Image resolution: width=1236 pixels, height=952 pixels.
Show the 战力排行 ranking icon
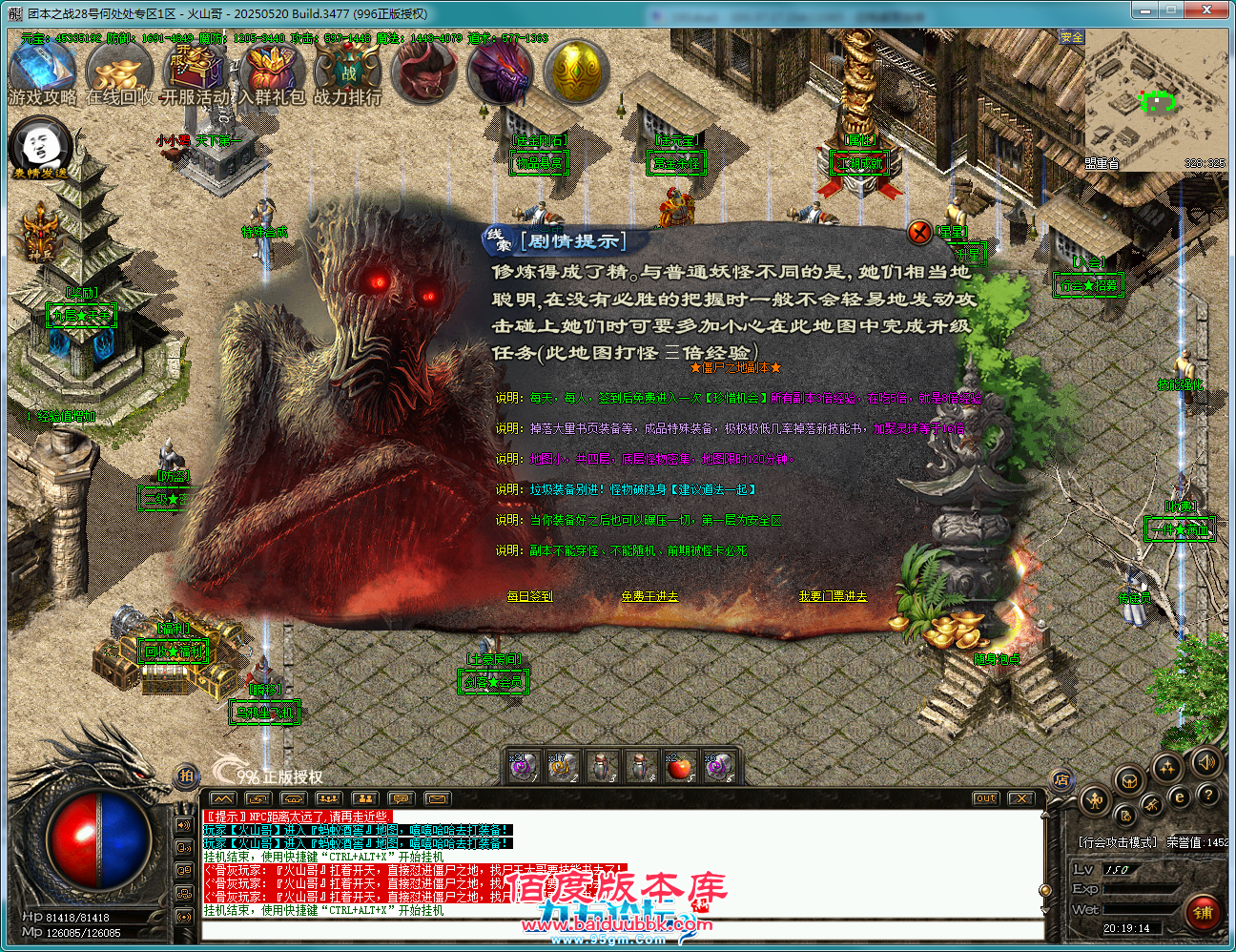coord(347,72)
